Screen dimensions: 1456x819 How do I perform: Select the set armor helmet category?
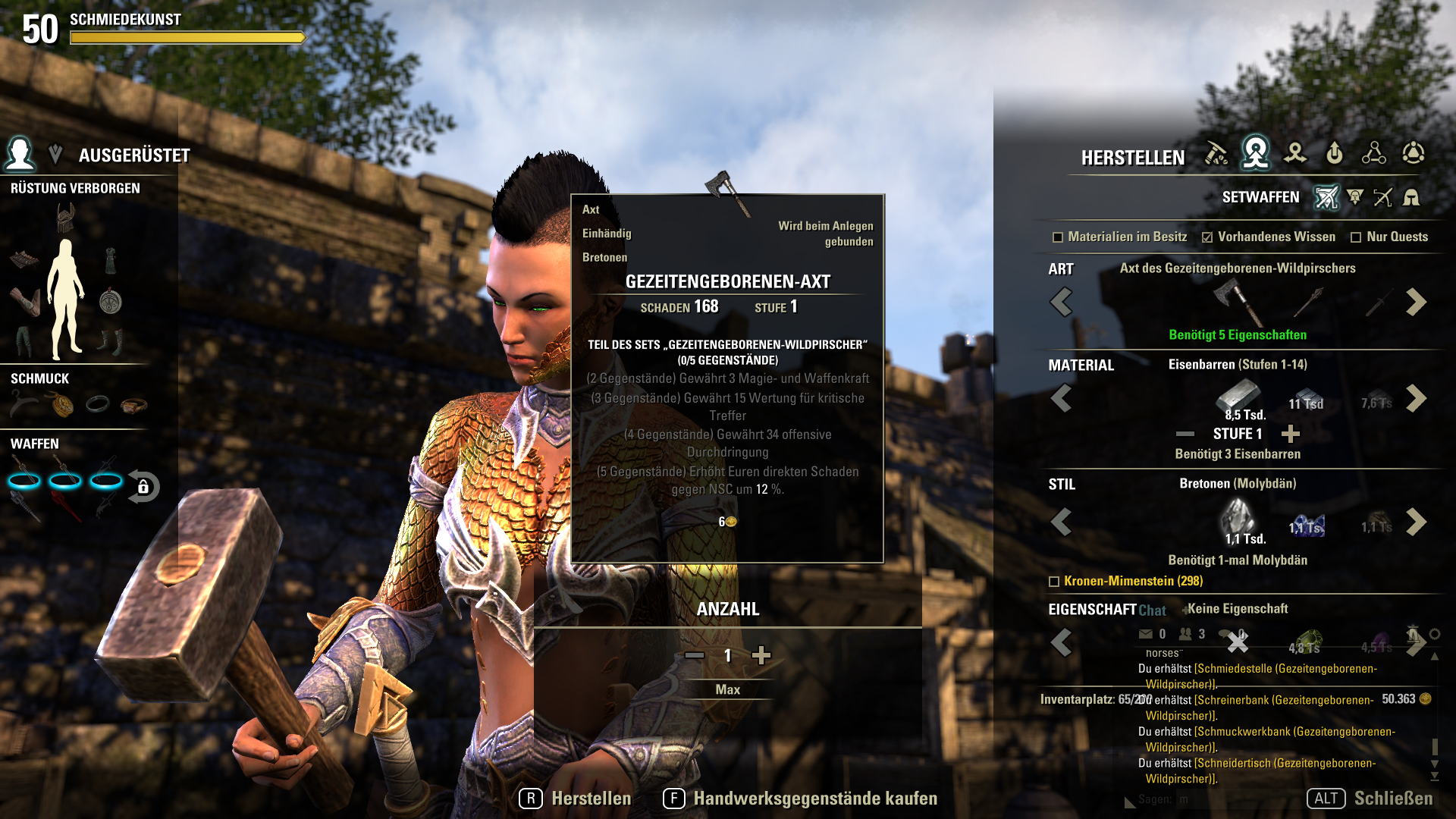[x=1411, y=198]
